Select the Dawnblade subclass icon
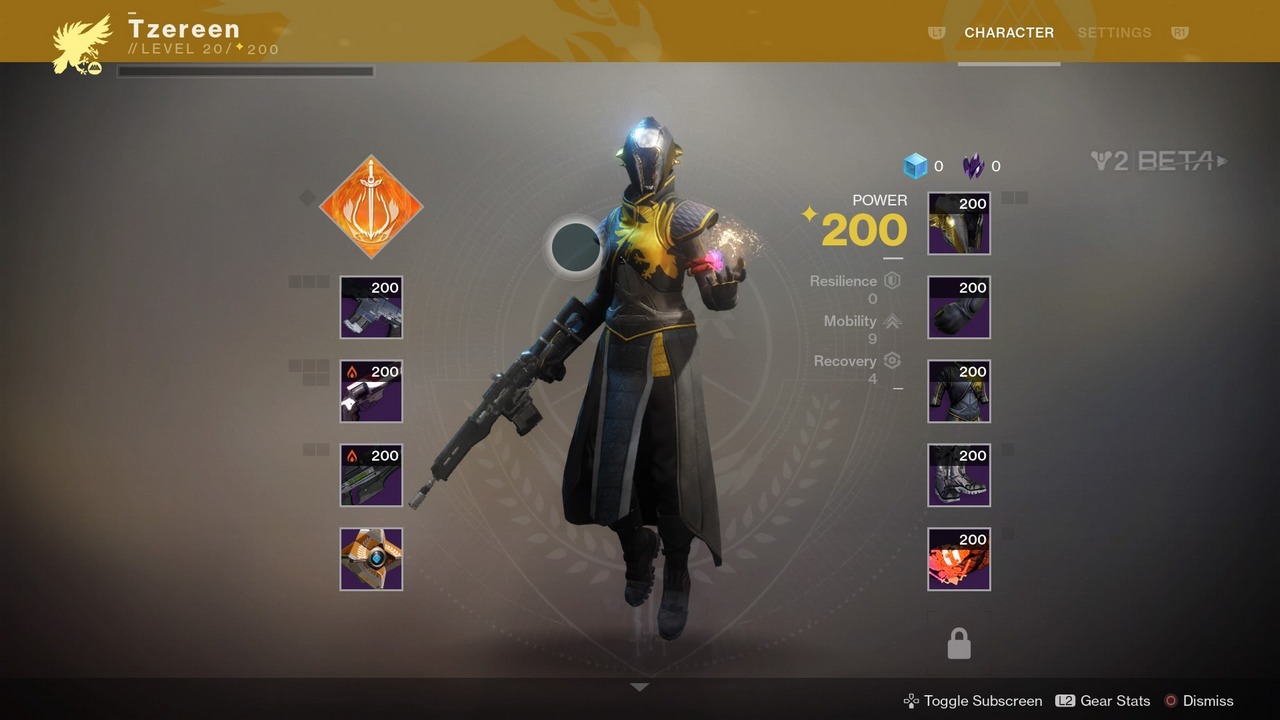The image size is (1280, 720). [x=370, y=207]
